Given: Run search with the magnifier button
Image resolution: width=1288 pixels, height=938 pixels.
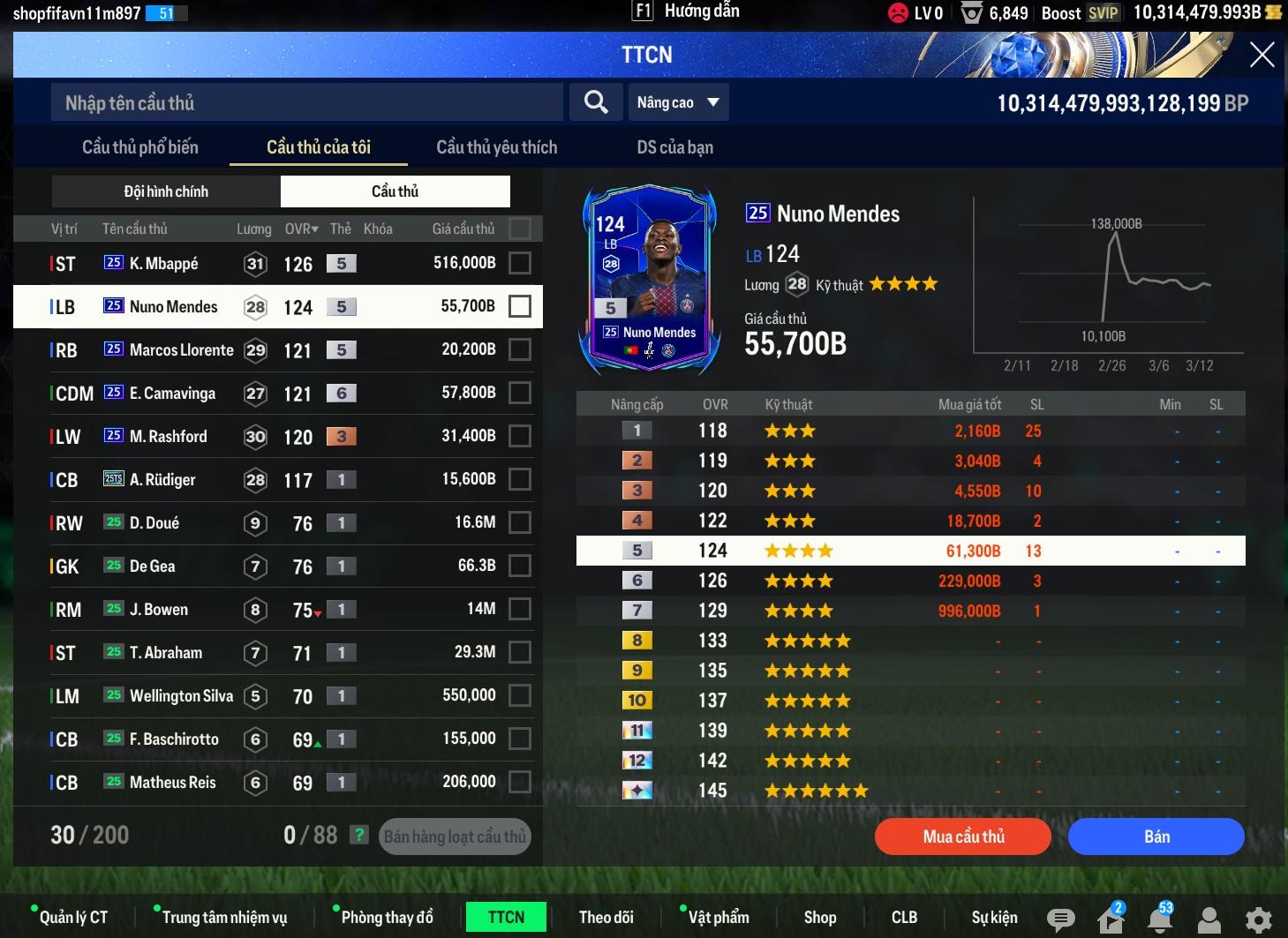Looking at the screenshot, I should [596, 103].
